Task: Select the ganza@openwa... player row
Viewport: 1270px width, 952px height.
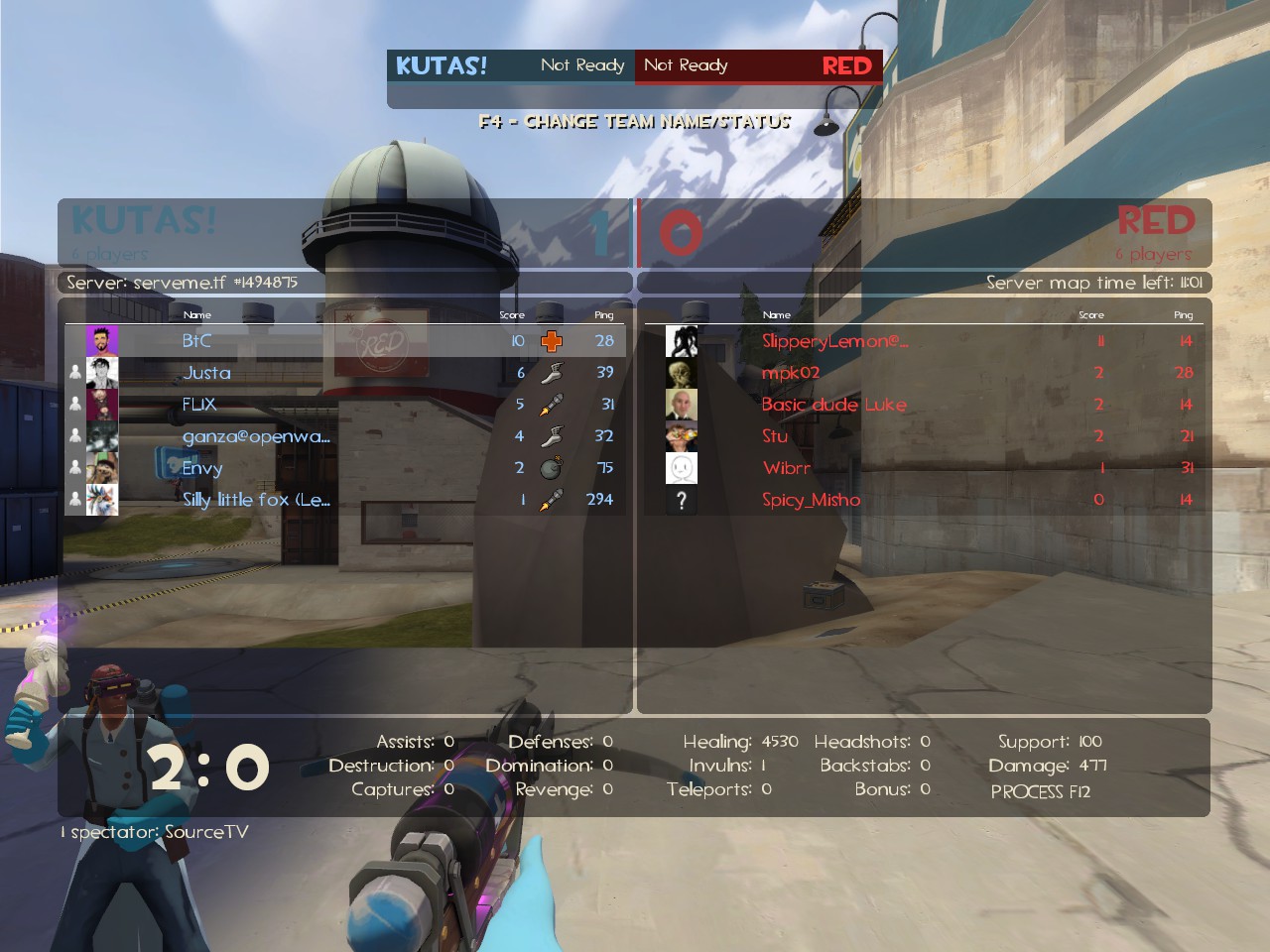Action: point(256,436)
